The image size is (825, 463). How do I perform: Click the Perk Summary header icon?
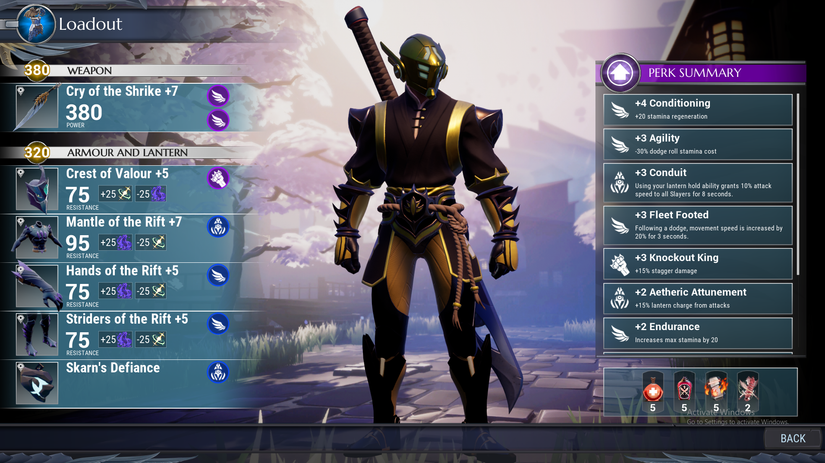(x=620, y=72)
